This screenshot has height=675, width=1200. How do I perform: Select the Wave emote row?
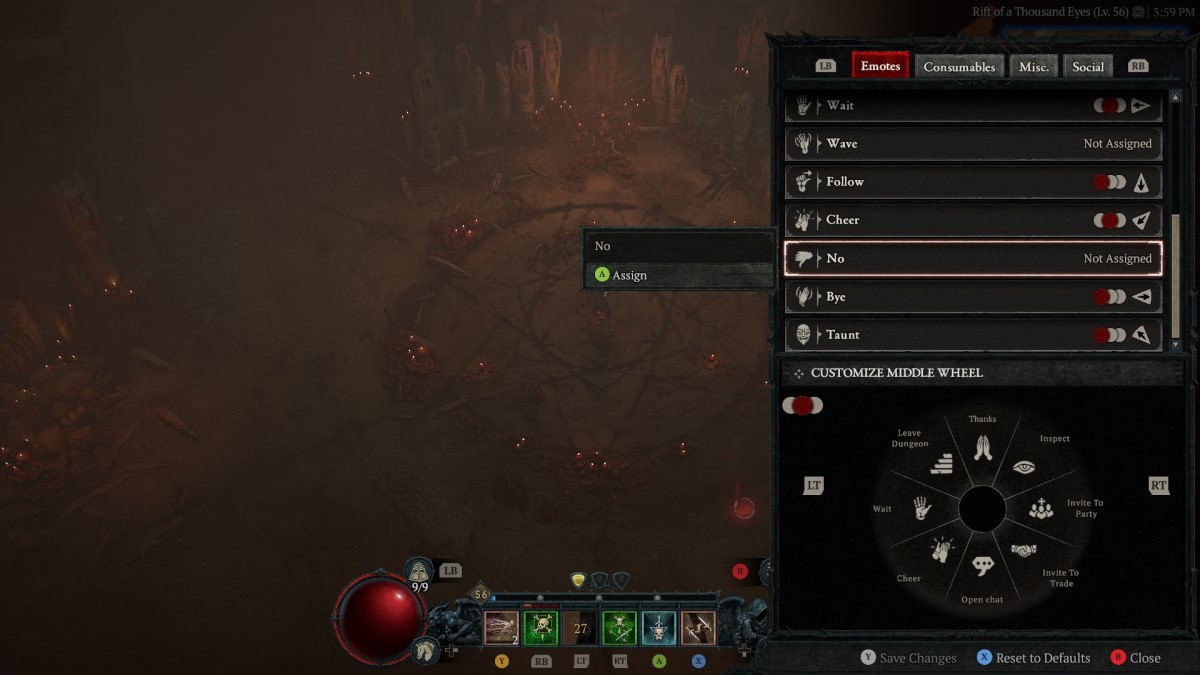973,144
